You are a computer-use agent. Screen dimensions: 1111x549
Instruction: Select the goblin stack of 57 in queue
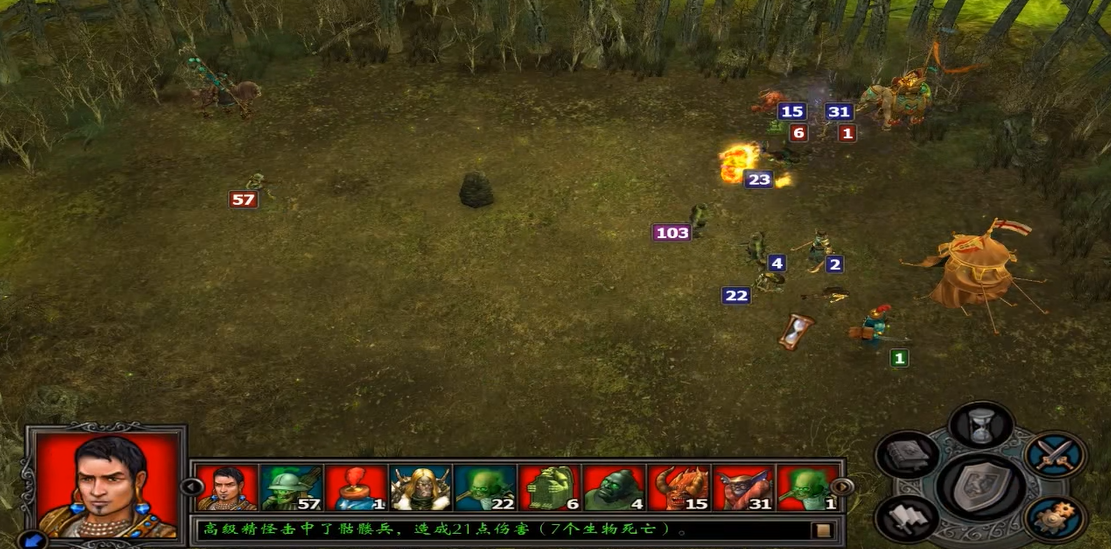290,488
